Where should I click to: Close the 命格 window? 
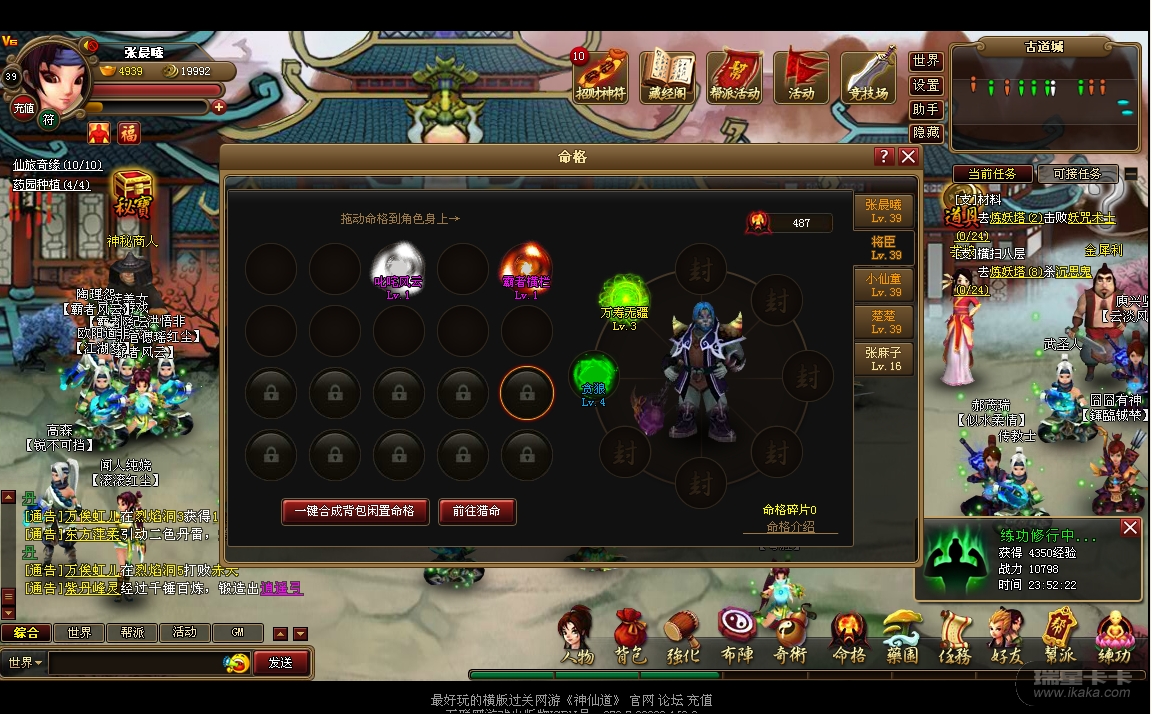point(908,157)
